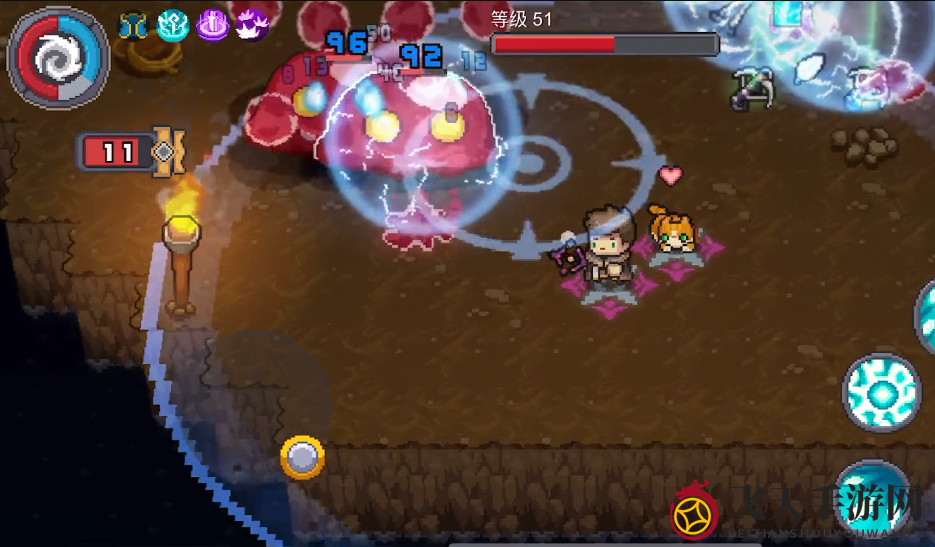Tap the weapon slot showing 11
935x547 pixels.
128,152
